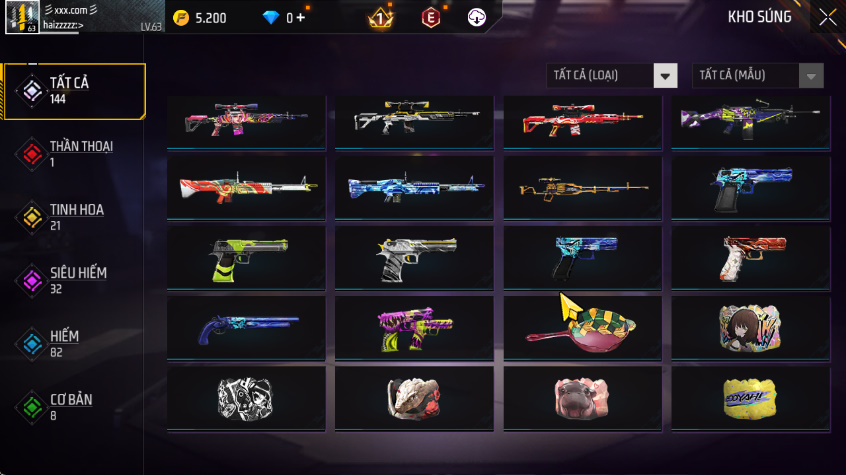Image resolution: width=846 pixels, height=475 pixels.
Task: Select the yellow-green Desert Eagle pistol skin
Action: (x=246, y=257)
